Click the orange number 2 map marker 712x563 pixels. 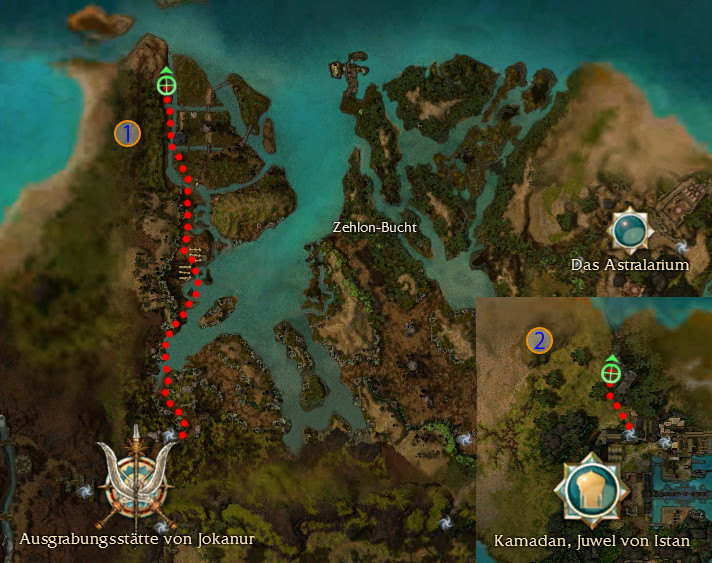(540, 341)
